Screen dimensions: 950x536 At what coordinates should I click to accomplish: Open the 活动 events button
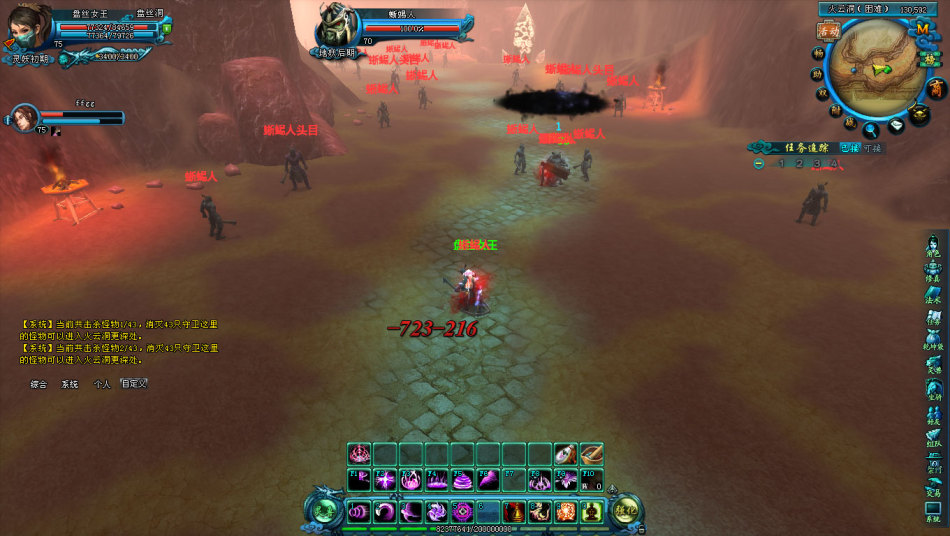[x=827, y=31]
